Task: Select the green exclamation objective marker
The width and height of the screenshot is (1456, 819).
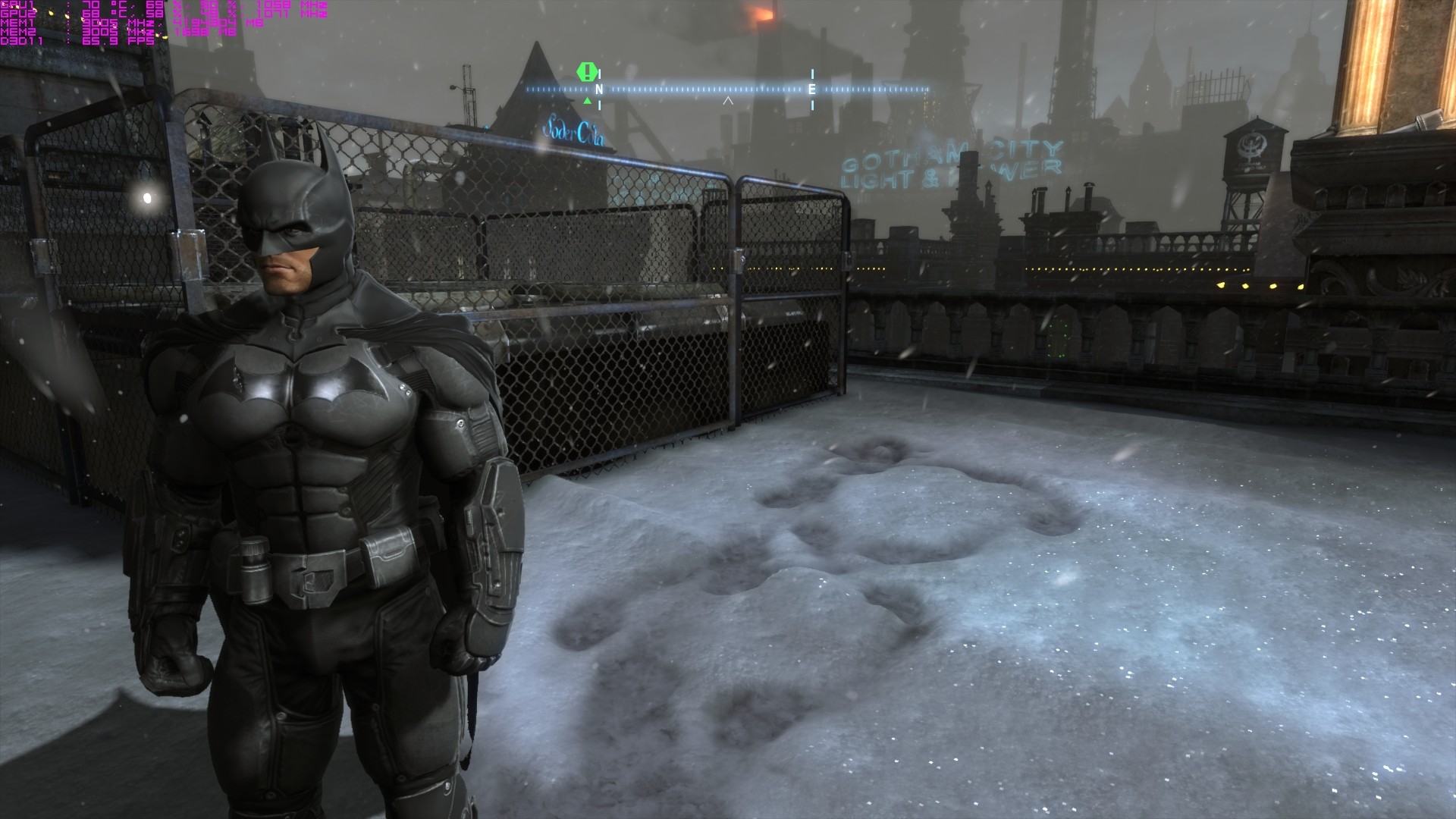Action: 587,73
